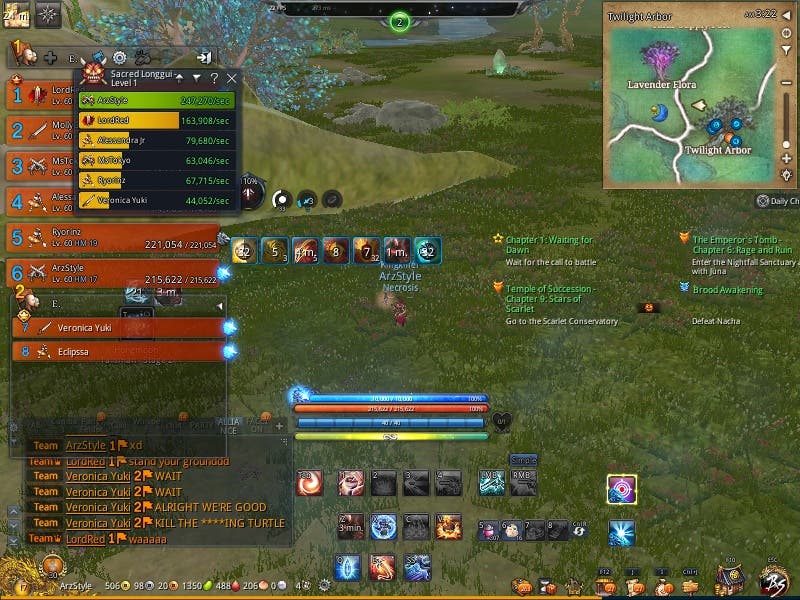Use the LMB sword skill

coord(490,483)
